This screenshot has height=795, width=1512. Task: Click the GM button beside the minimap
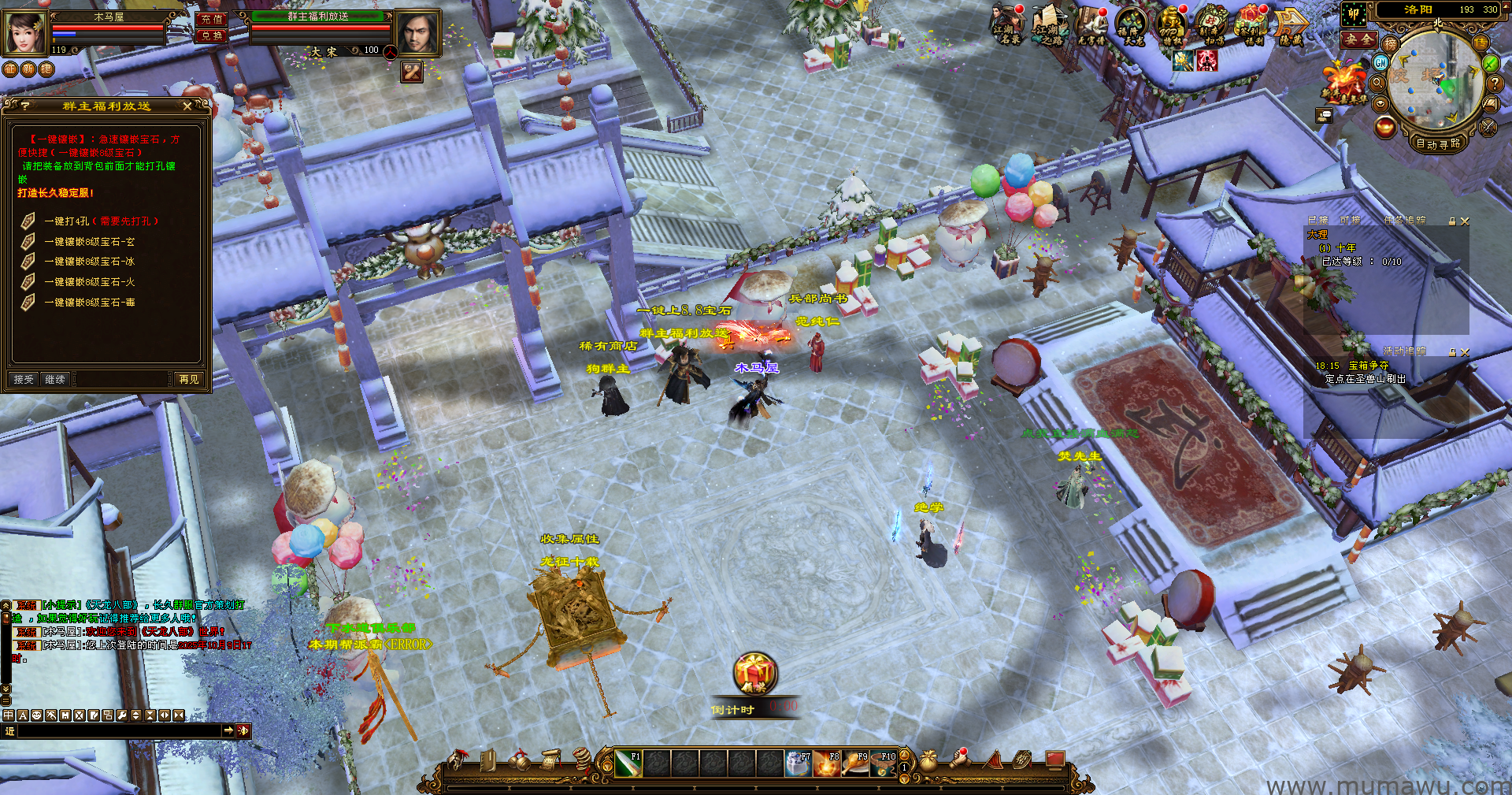click(1381, 62)
